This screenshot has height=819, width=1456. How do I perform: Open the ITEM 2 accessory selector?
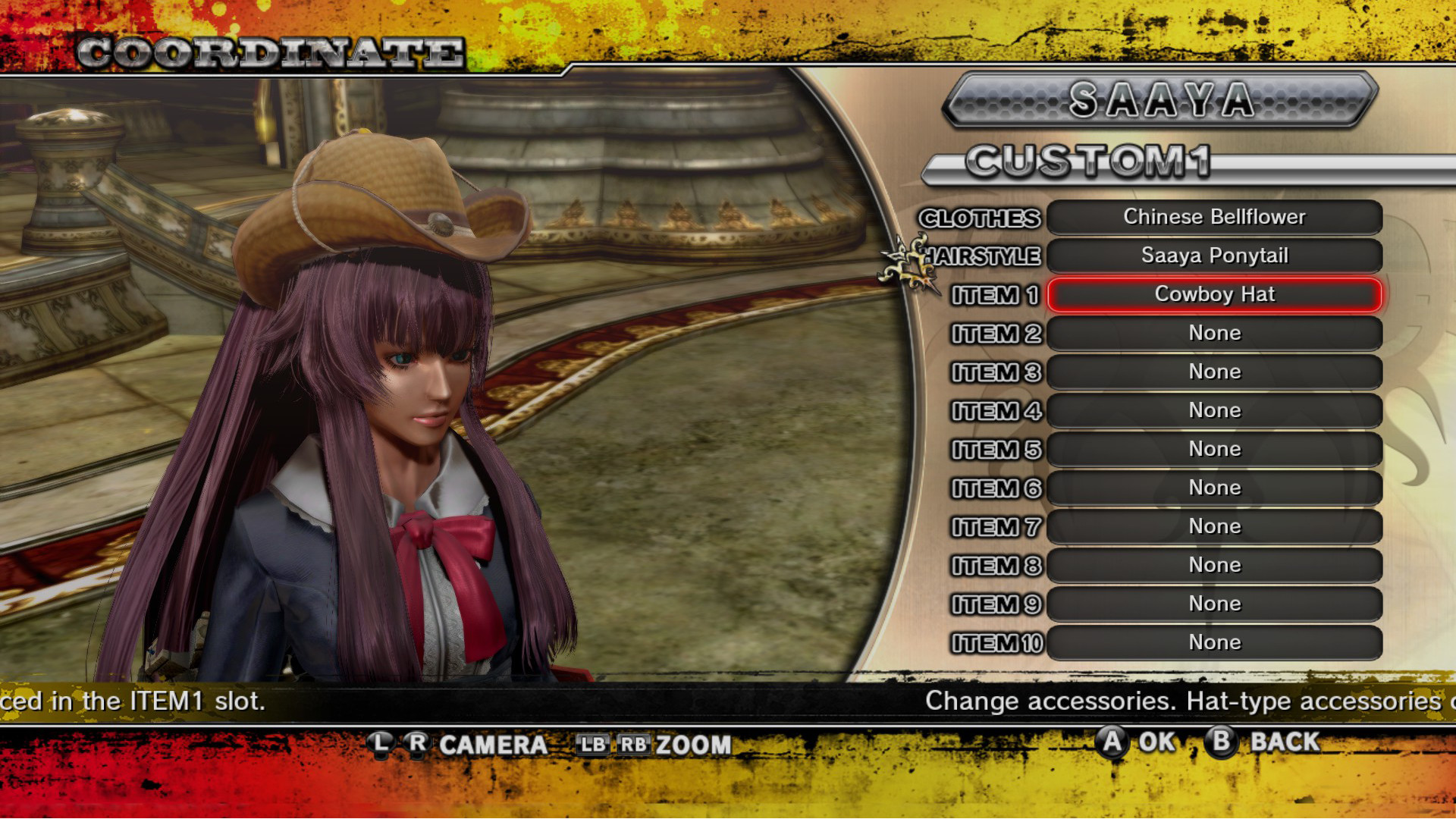[1213, 334]
